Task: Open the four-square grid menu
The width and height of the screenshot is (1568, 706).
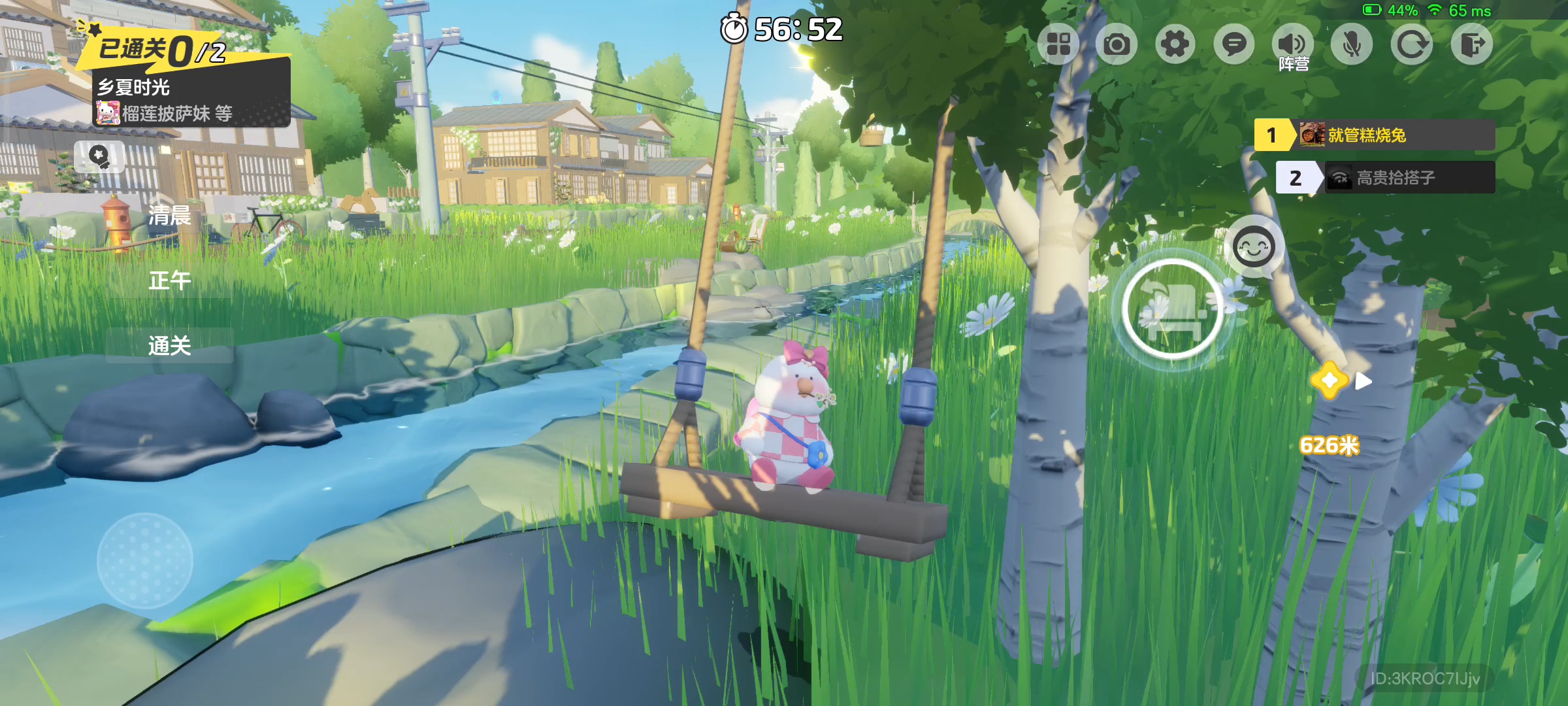Action: [1058, 44]
